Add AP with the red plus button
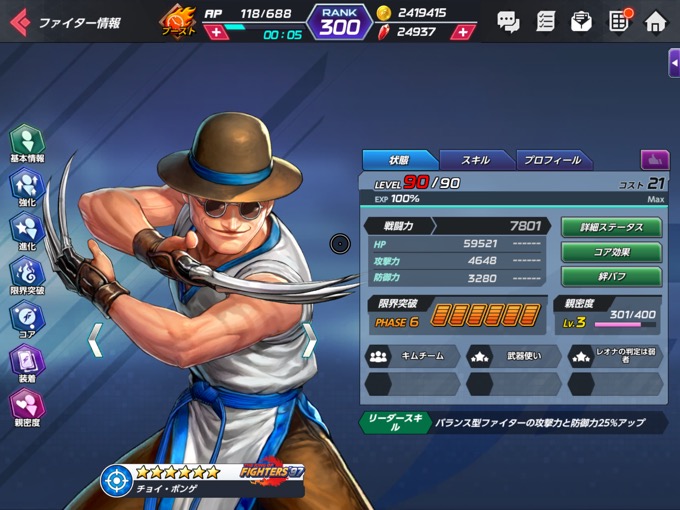The image size is (680, 510). coord(216,33)
